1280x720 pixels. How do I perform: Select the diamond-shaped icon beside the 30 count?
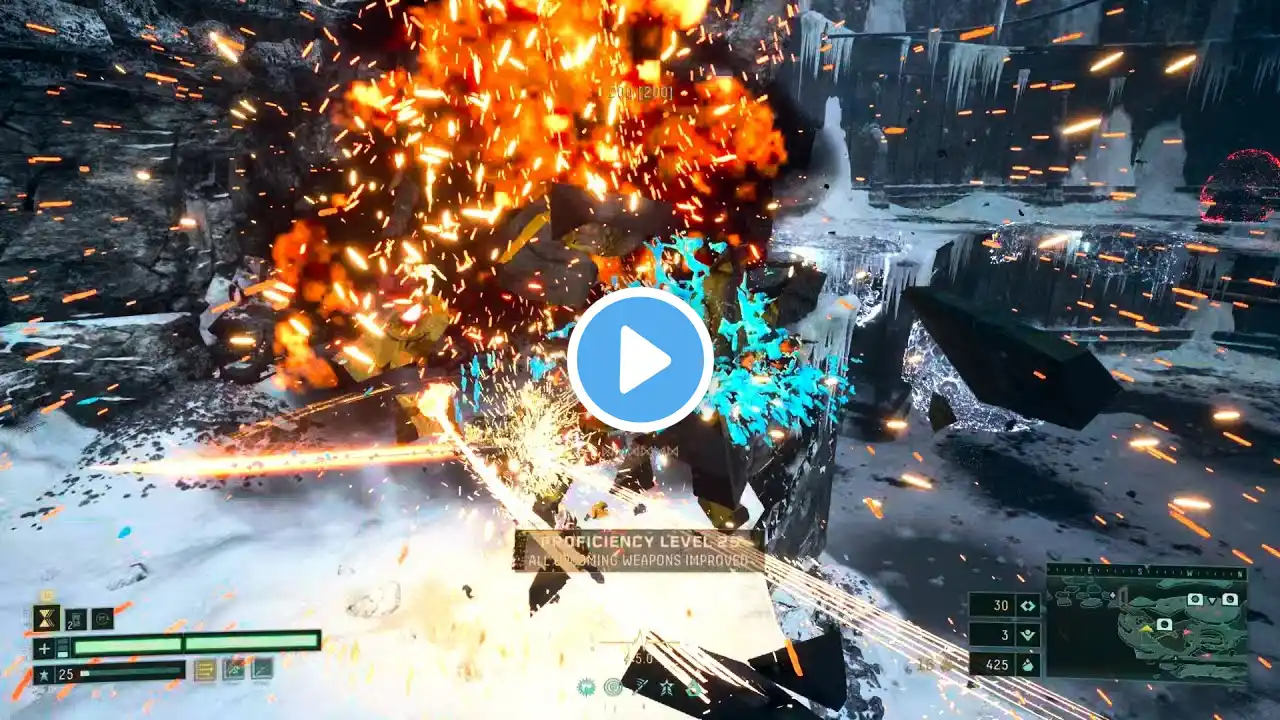coord(1027,605)
